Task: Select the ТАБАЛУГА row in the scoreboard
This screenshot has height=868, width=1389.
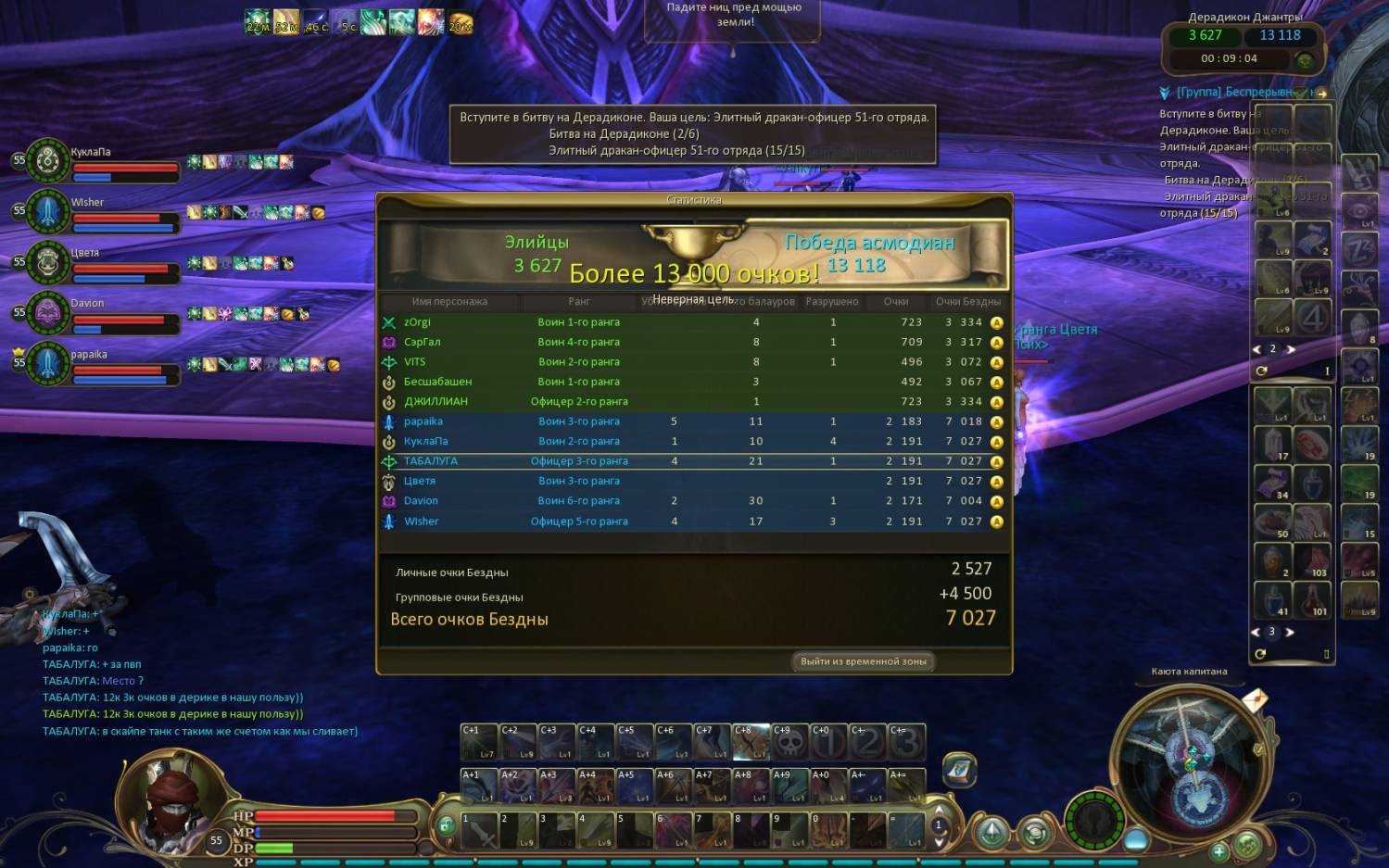Action: point(692,461)
